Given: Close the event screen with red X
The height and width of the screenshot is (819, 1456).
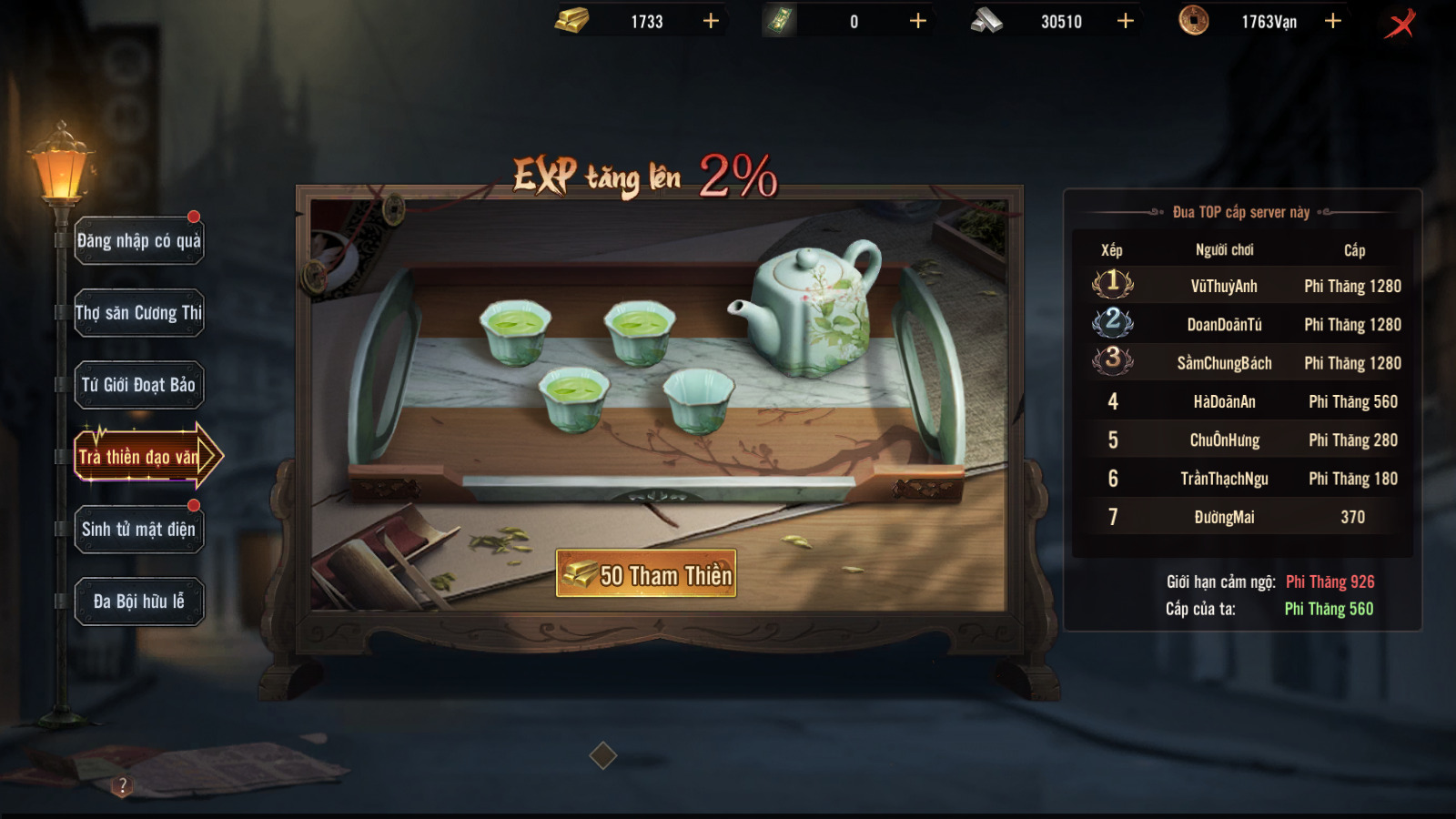Looking at the screenshot, I should 1400,23.
